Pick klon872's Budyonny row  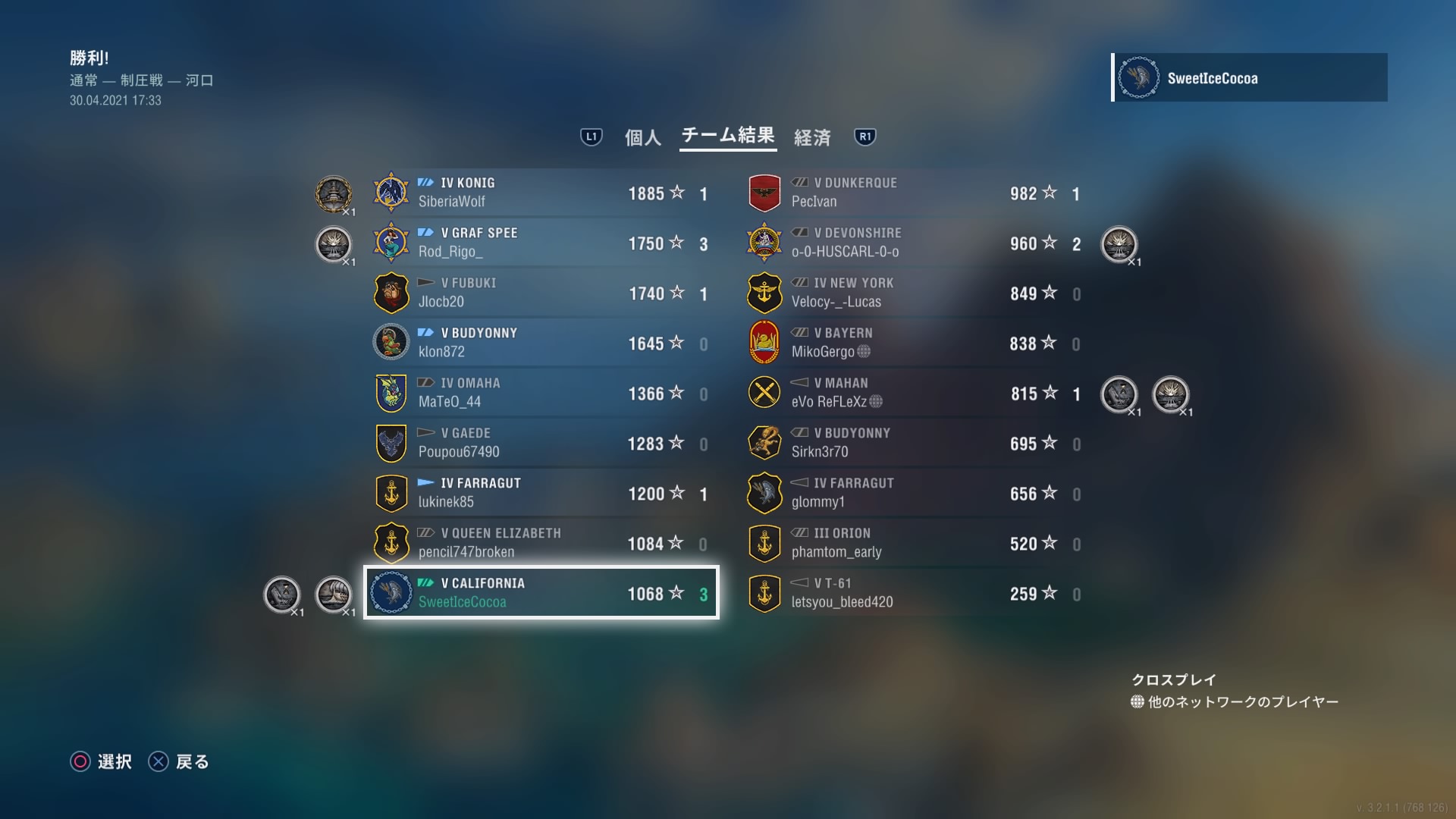tap(541, 343)
